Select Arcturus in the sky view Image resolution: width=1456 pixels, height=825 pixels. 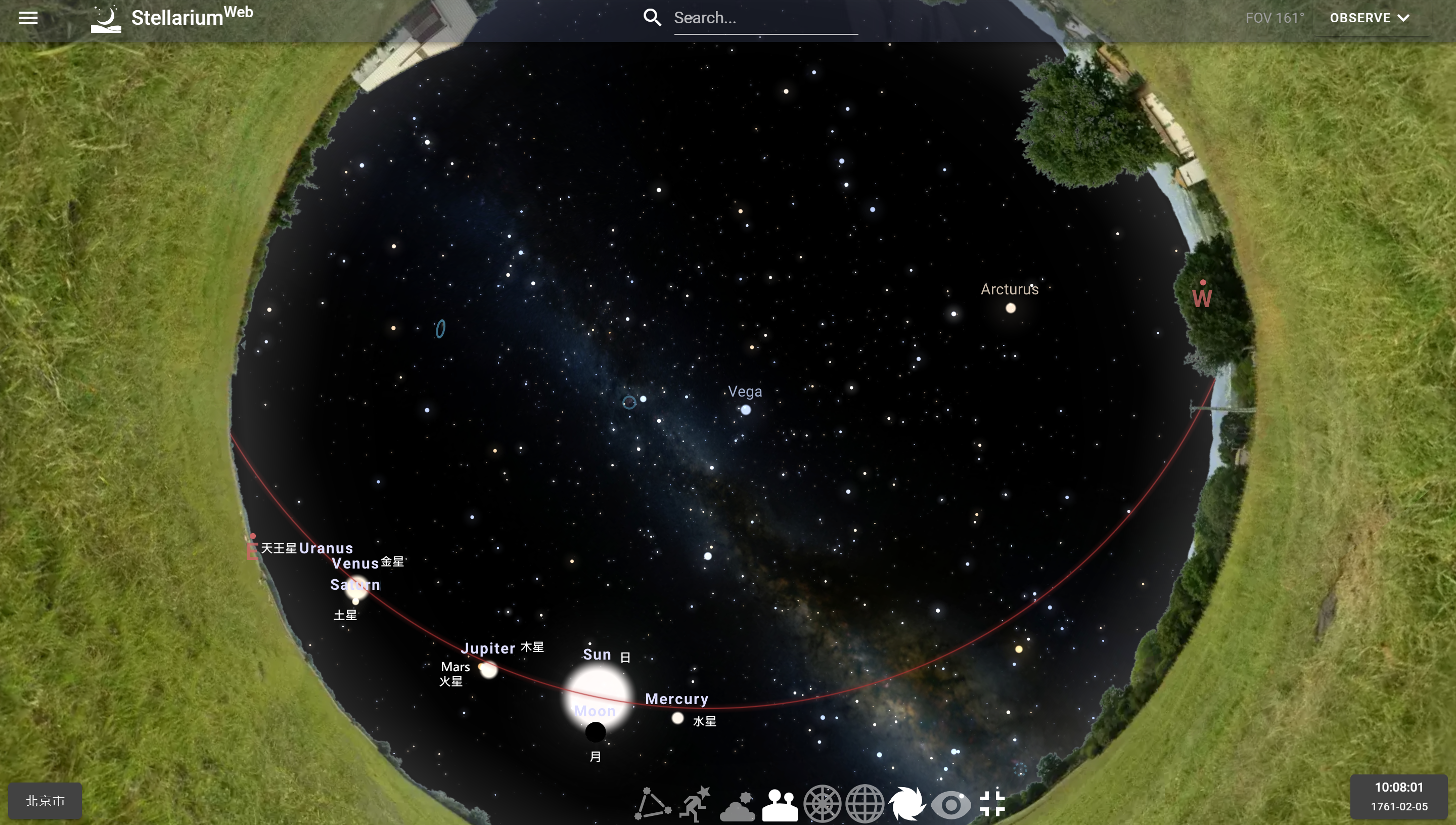tap(1012, 308)
